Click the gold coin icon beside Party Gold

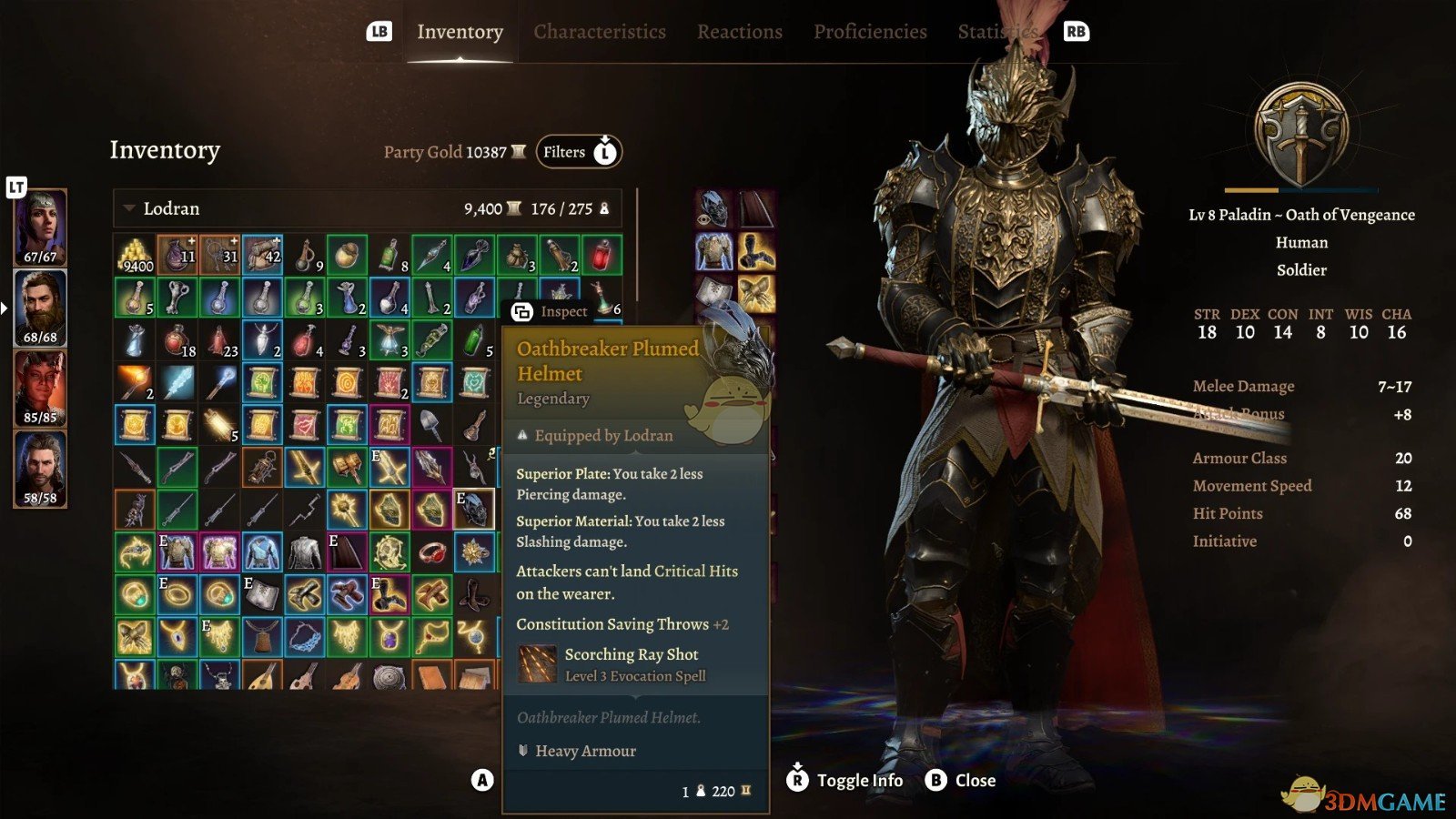[x=517, y=152]
